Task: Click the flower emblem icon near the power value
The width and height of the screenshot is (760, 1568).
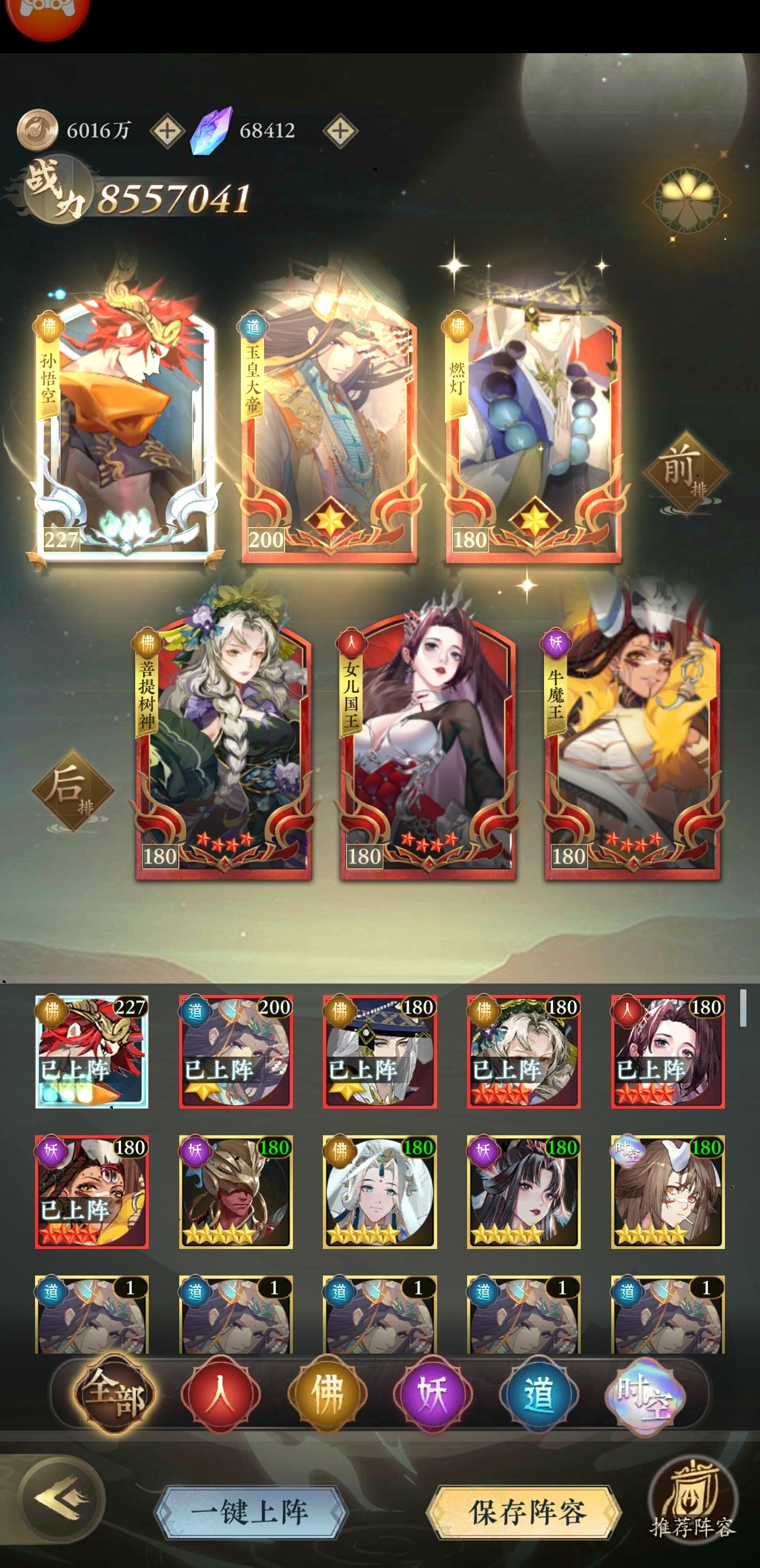Action: [686, 201]
